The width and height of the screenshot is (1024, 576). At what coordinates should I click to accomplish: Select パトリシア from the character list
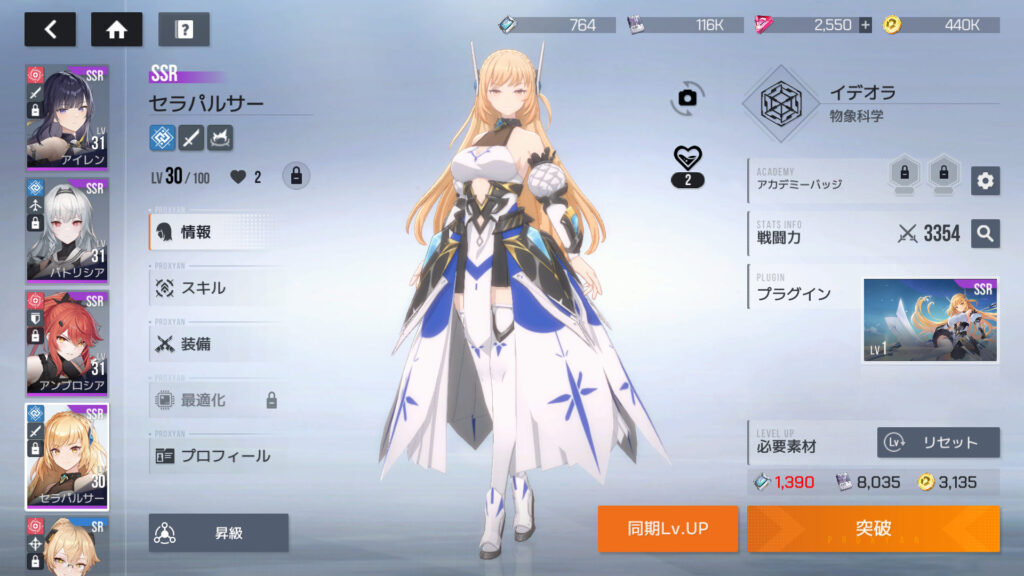(67, 230)
